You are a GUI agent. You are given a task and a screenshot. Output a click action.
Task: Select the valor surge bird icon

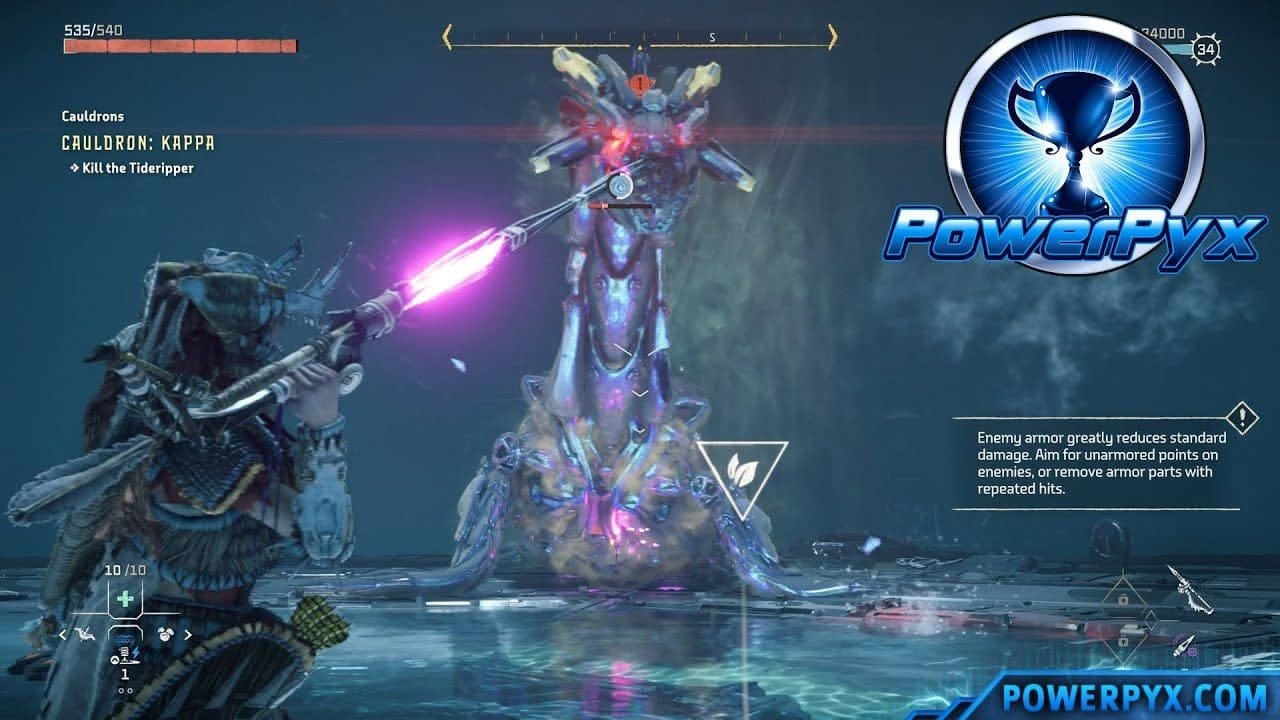coord(86,634)
